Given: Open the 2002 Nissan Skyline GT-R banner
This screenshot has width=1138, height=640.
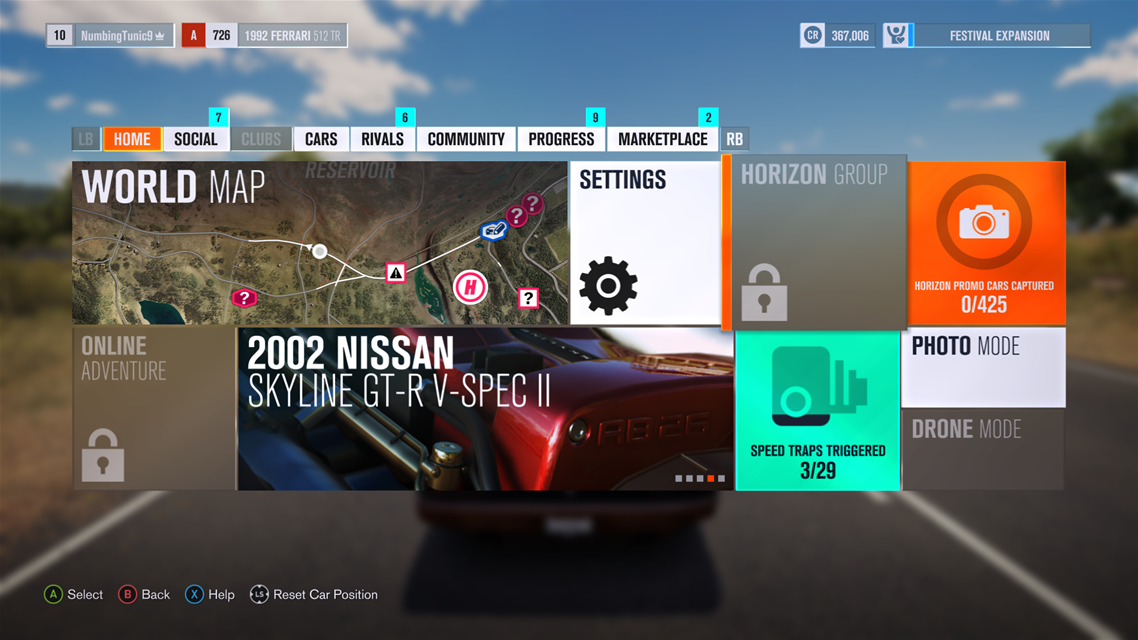Looking at the screenshot, I should click(485, 409).
